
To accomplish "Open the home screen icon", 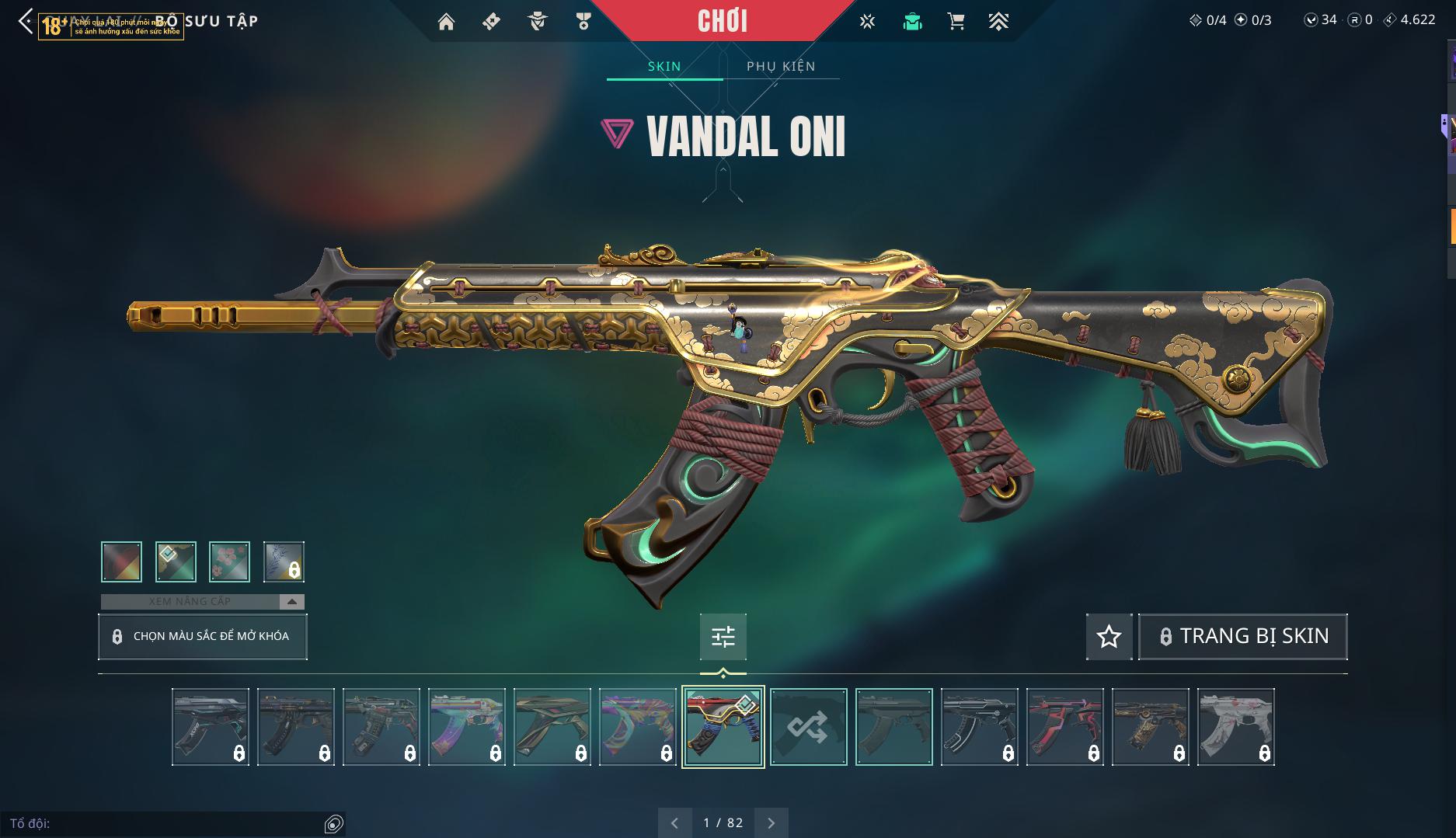I will [446, 22].
